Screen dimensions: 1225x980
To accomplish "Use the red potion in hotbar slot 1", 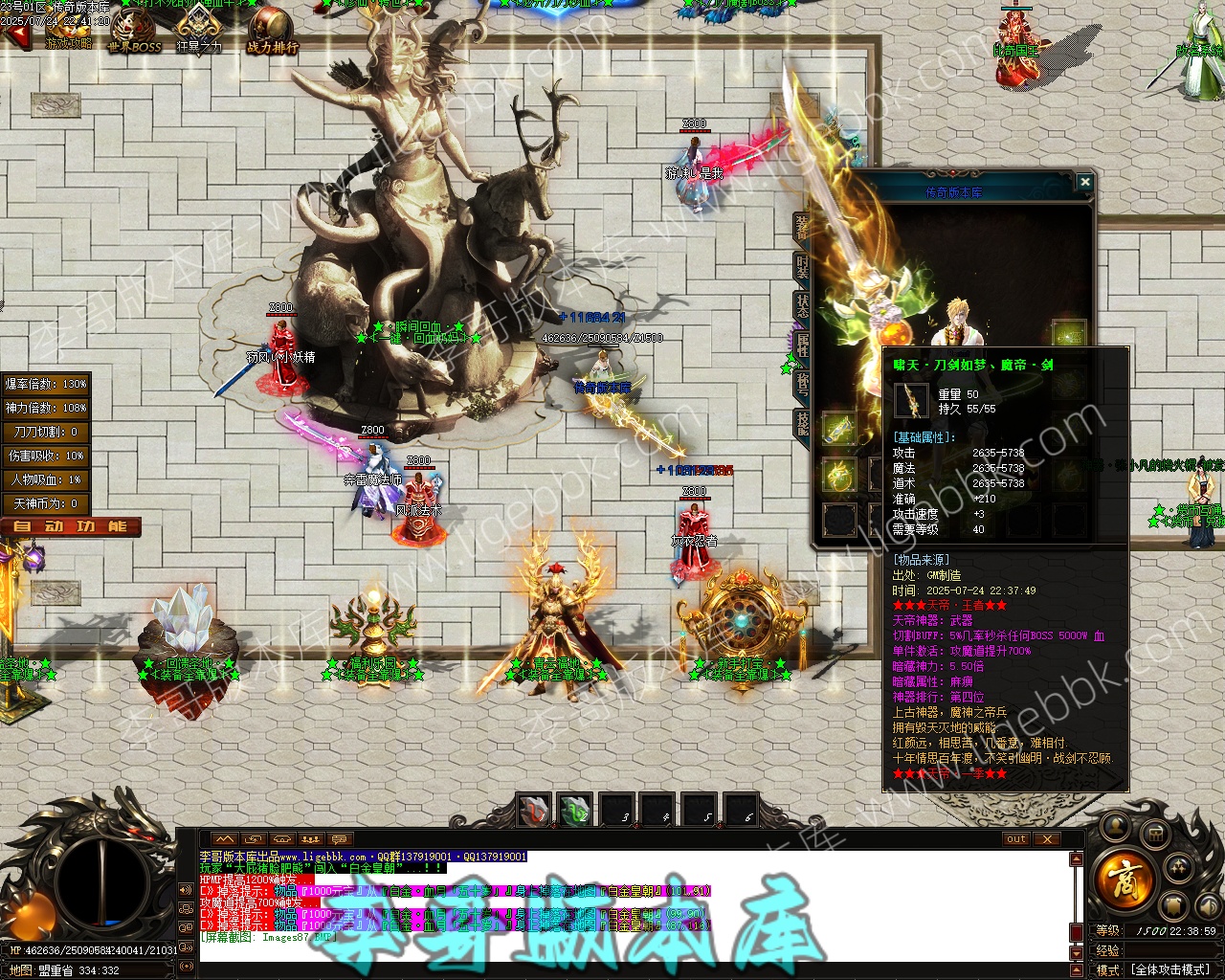I will pyautogui.click(x=534, y=810).
